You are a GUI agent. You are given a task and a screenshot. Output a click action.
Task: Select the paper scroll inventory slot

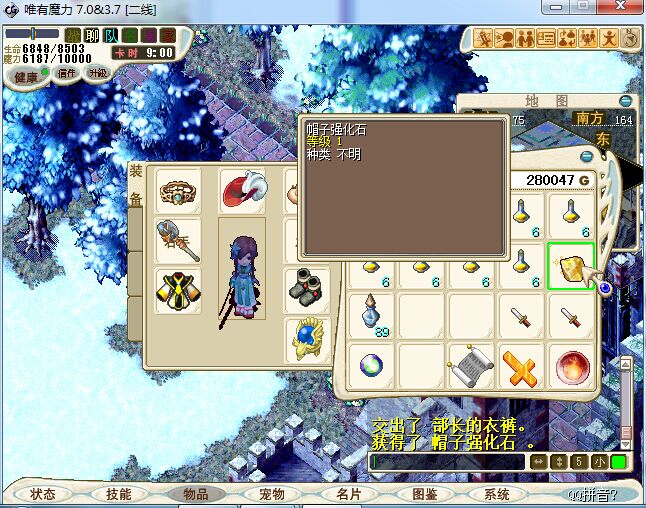[x=470, y=364]
